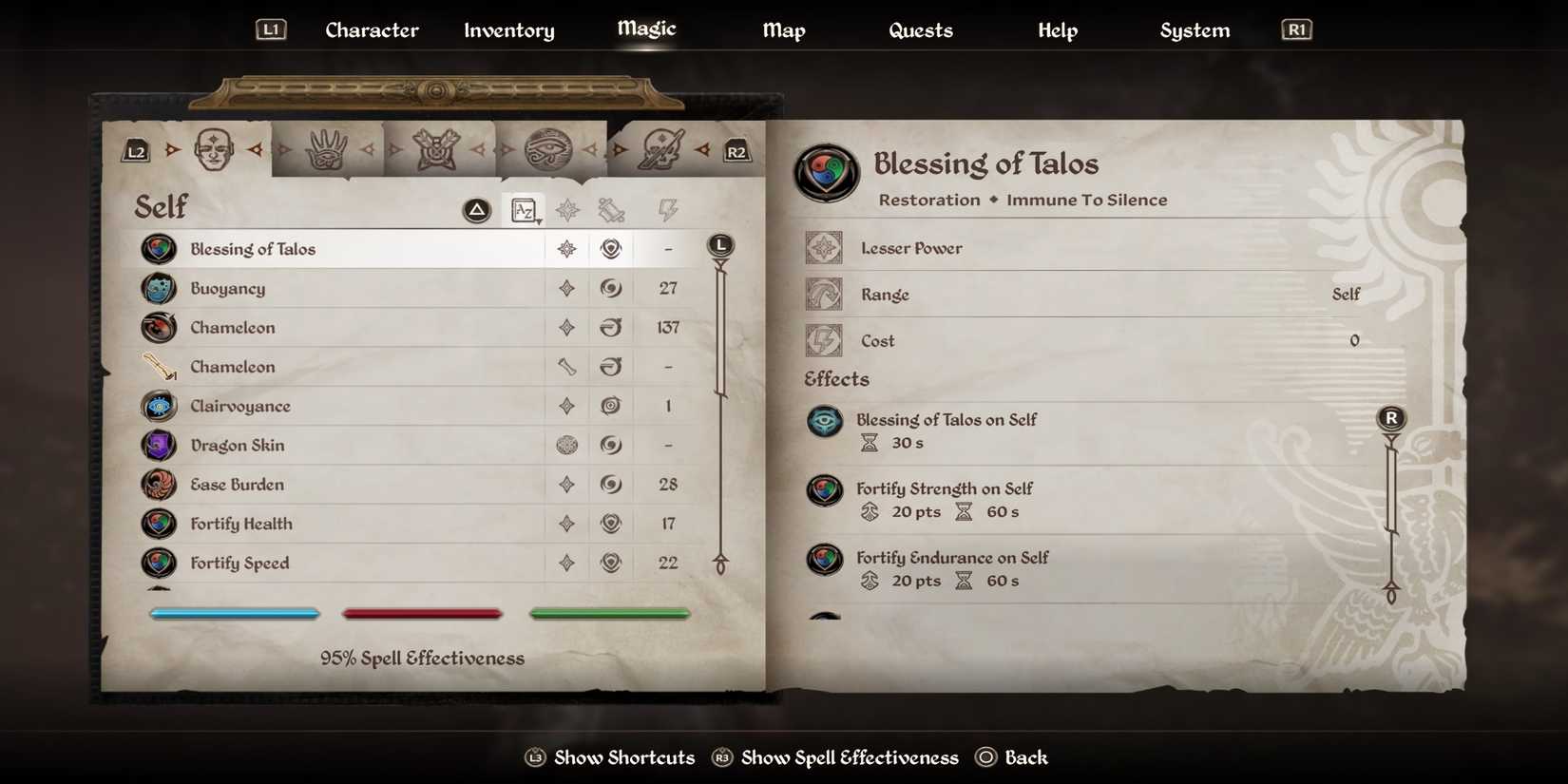Select the hand-symbol spell school tab
This screenshot has height=784, width=1568.
[328, 147]
